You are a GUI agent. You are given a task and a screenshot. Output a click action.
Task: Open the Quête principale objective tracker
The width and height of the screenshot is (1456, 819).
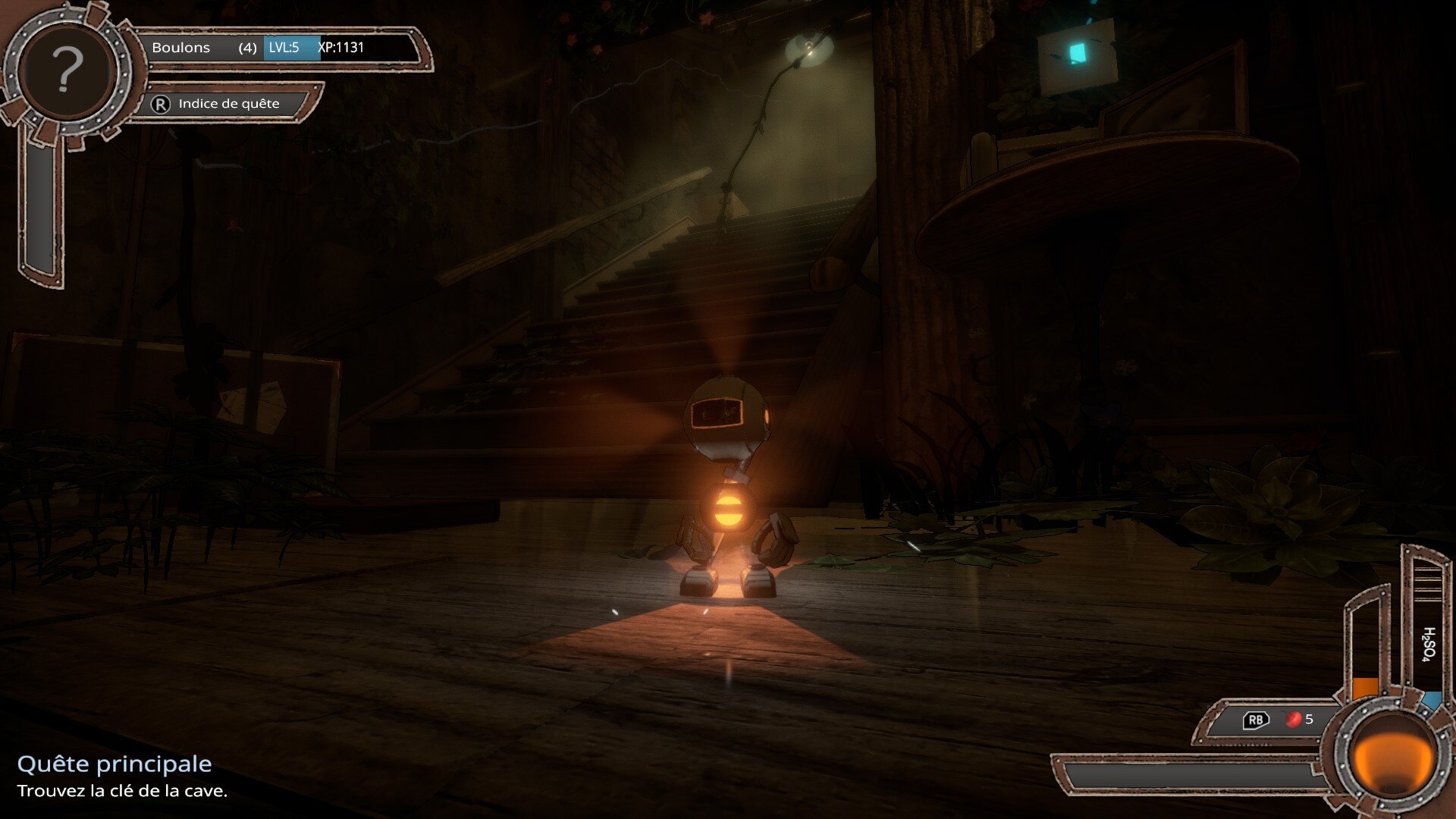pyautogui.click(x=115, y=764)
